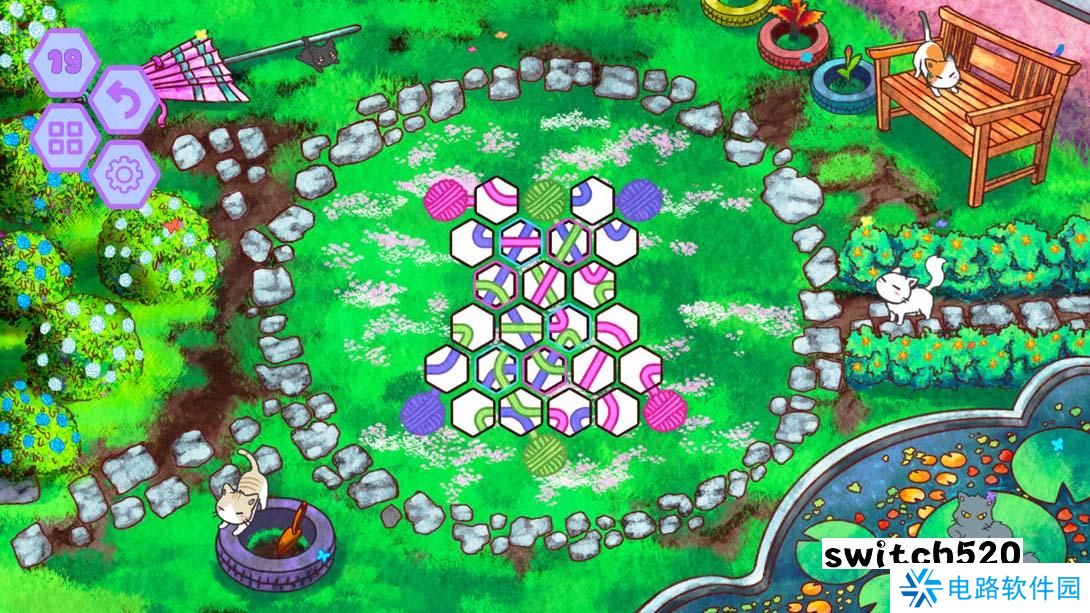
Task: Rotate the hex tile directly above the bottom green yarn ball
Action: coord(520,411)
